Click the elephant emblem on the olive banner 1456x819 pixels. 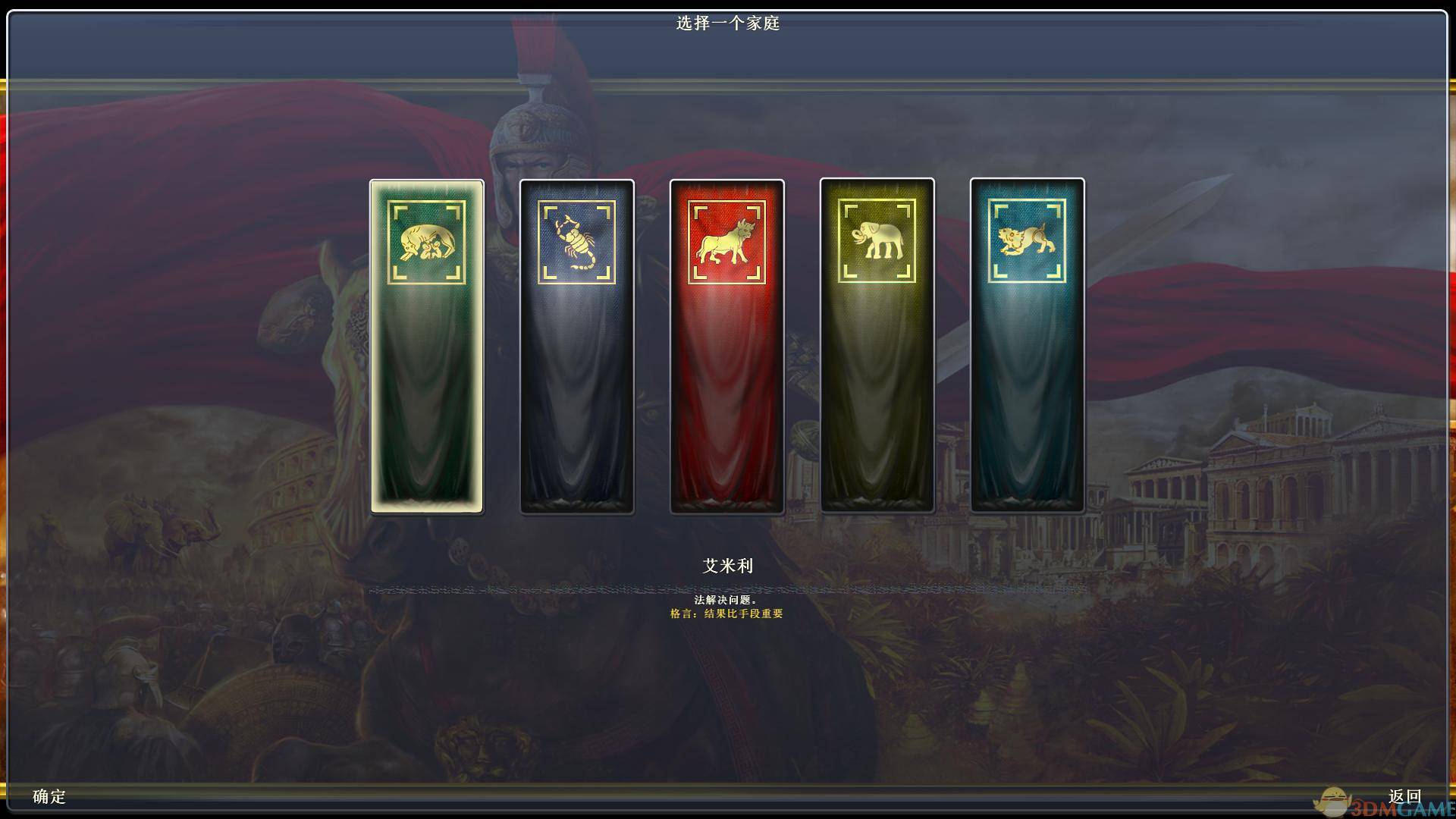tap(877, 239)
